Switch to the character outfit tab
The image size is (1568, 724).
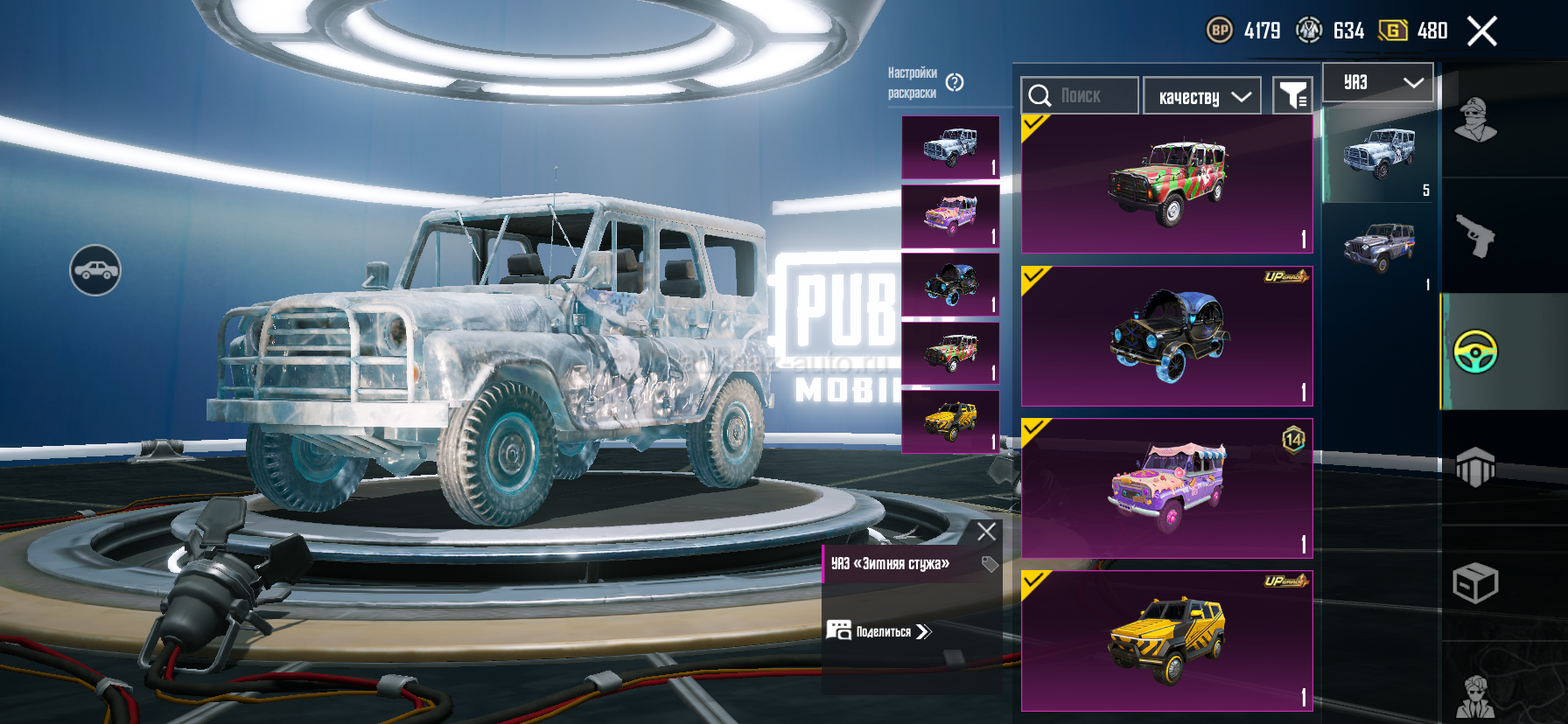(x=1475, y=120)
